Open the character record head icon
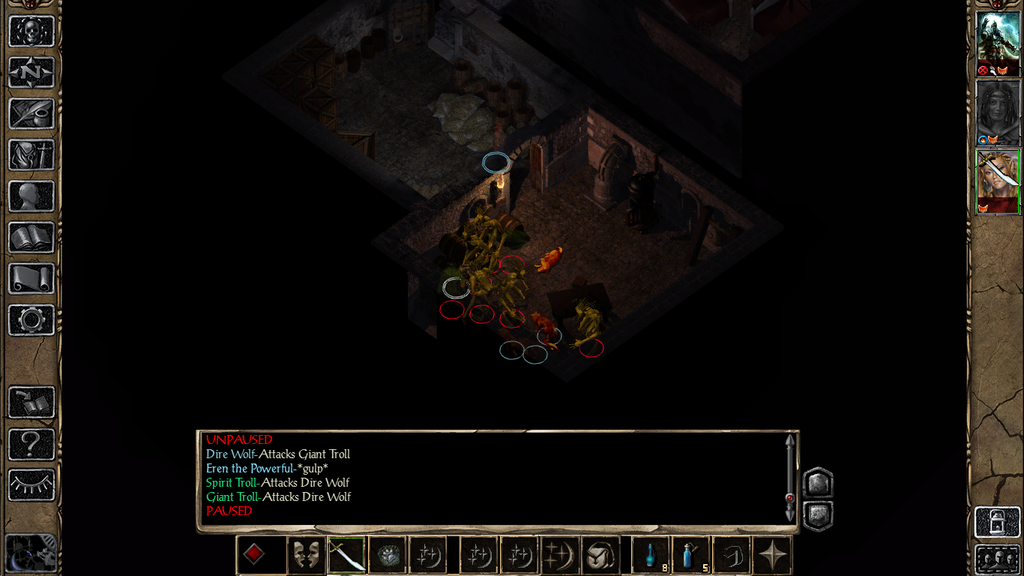 point(31,196)
